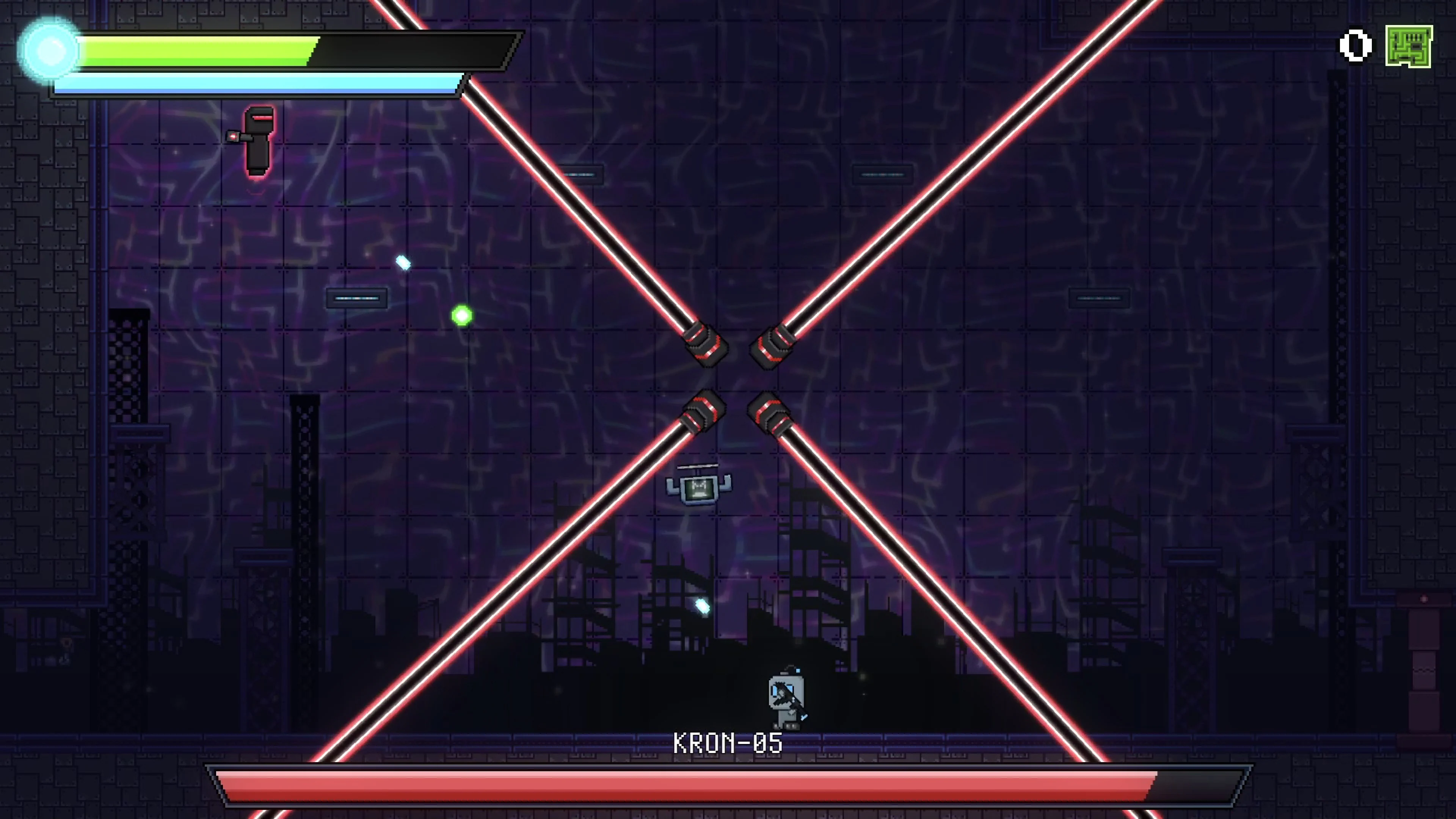Viewport: 1456px width, 819px height.
Task: Select the small floating platform on the left
Action: 357,298
